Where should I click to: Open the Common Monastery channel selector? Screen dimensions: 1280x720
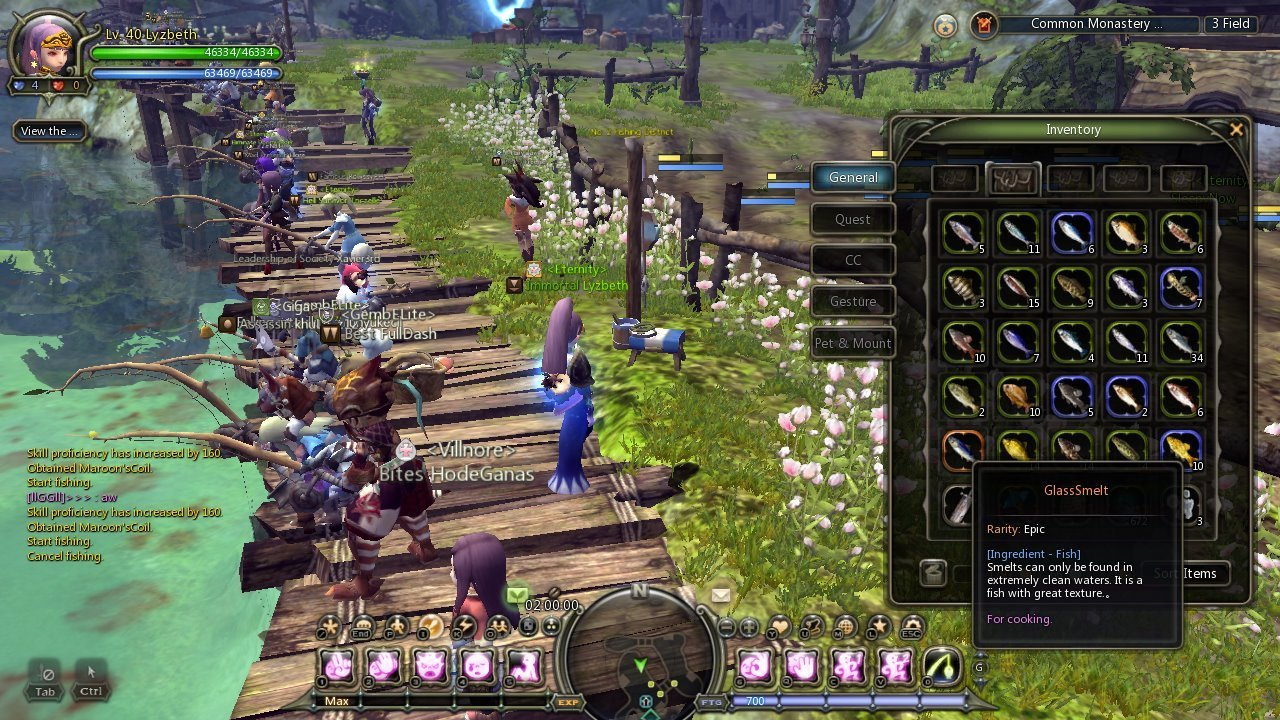pyautogui.click(x=1097, y=24)
